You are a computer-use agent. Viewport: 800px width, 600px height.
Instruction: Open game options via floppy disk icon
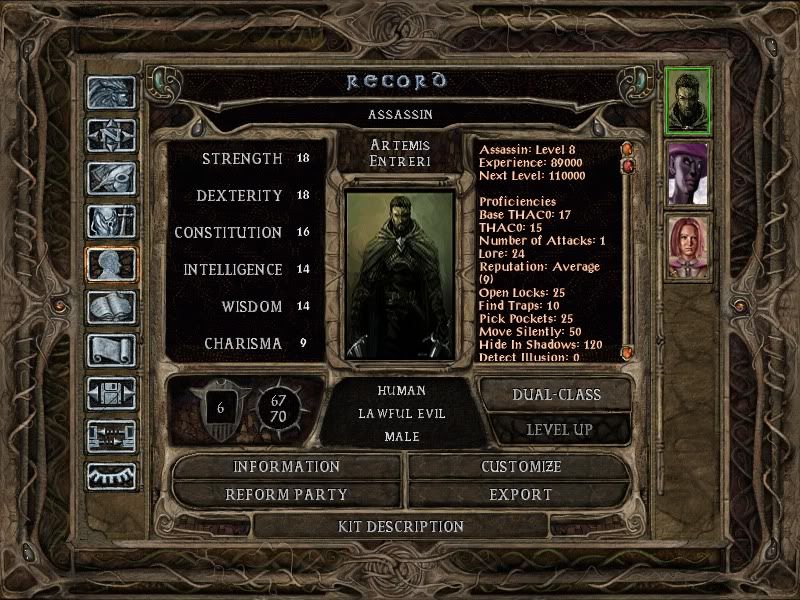pos(111,394)
